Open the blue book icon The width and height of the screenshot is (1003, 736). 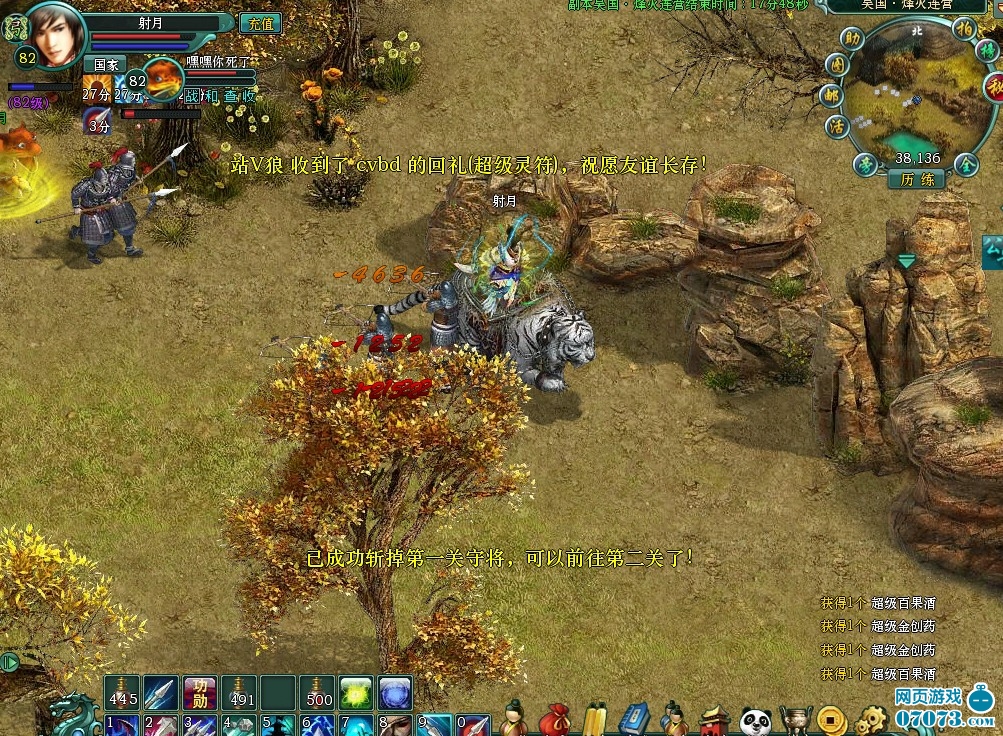point(634,720)
